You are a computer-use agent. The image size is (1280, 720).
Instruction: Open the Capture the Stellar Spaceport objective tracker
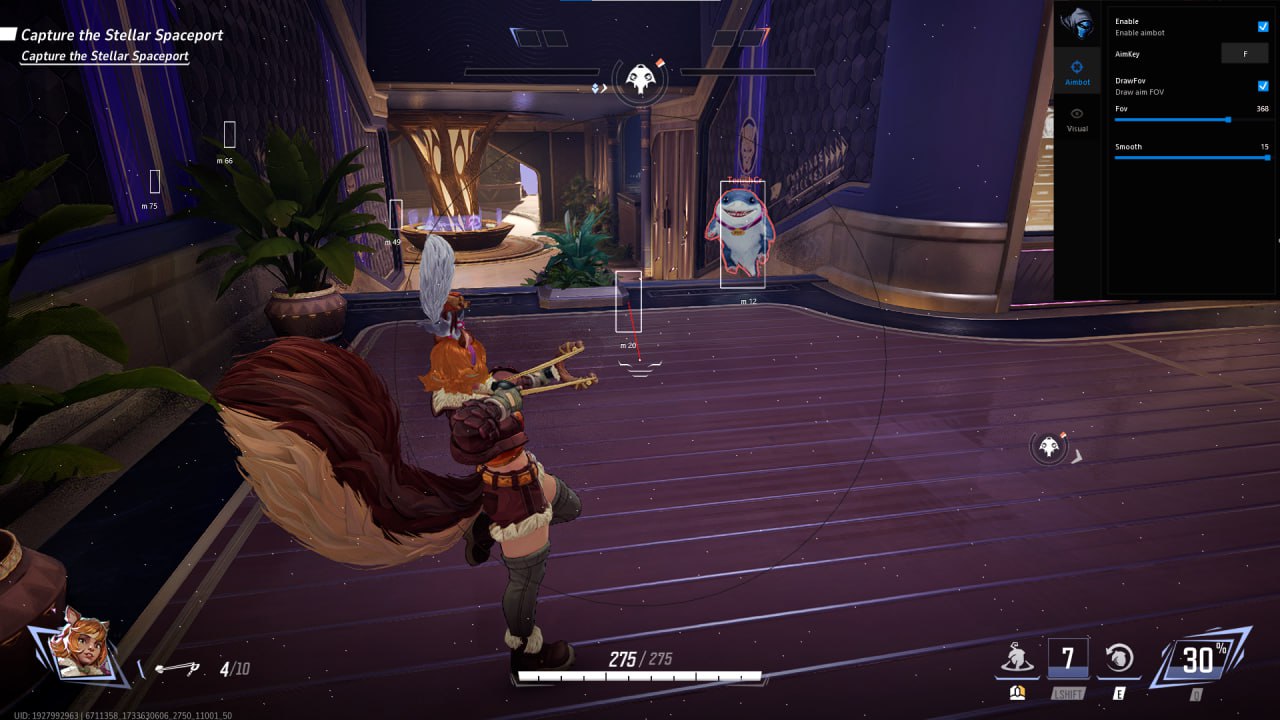[x=121, y=36]
